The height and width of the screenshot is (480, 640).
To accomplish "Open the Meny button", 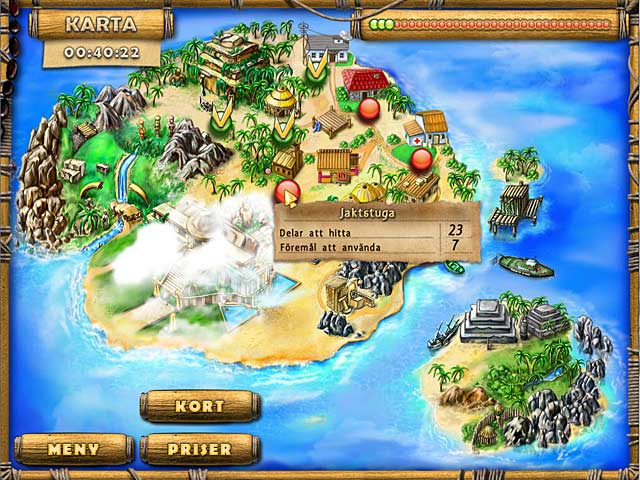I will tap(73, 449).
